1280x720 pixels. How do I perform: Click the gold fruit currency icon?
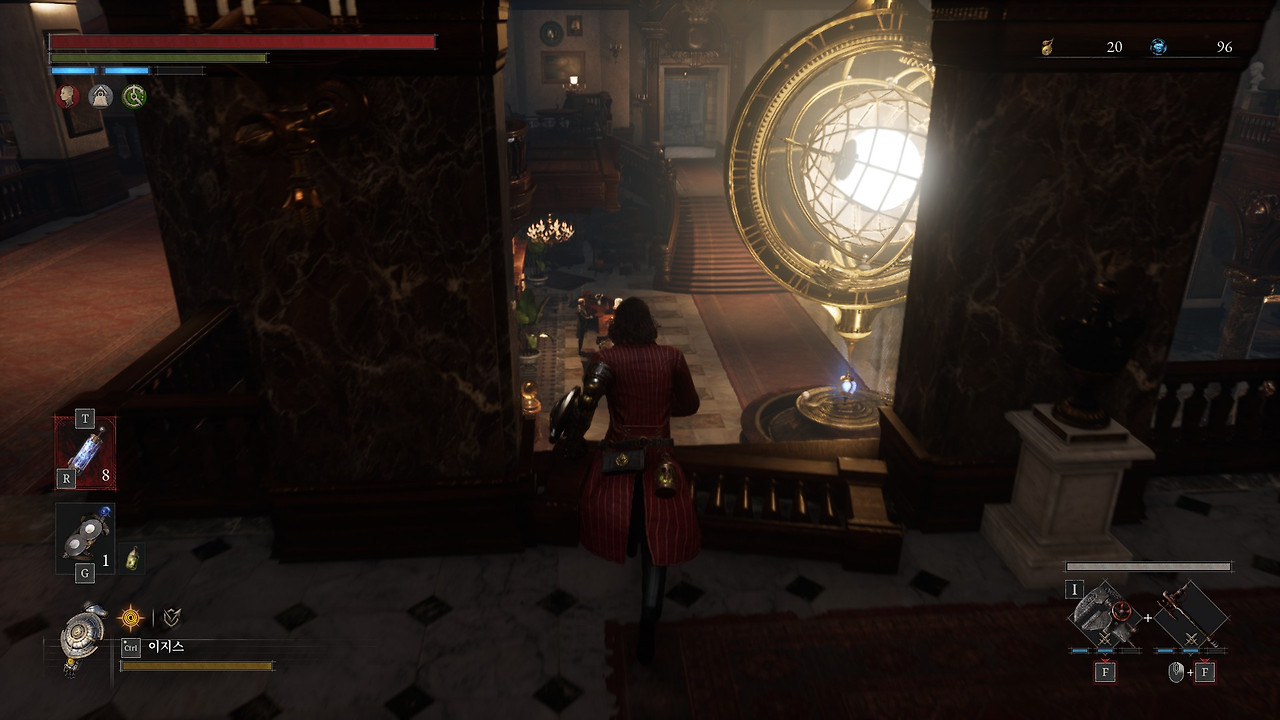(x=1047, y=47)
